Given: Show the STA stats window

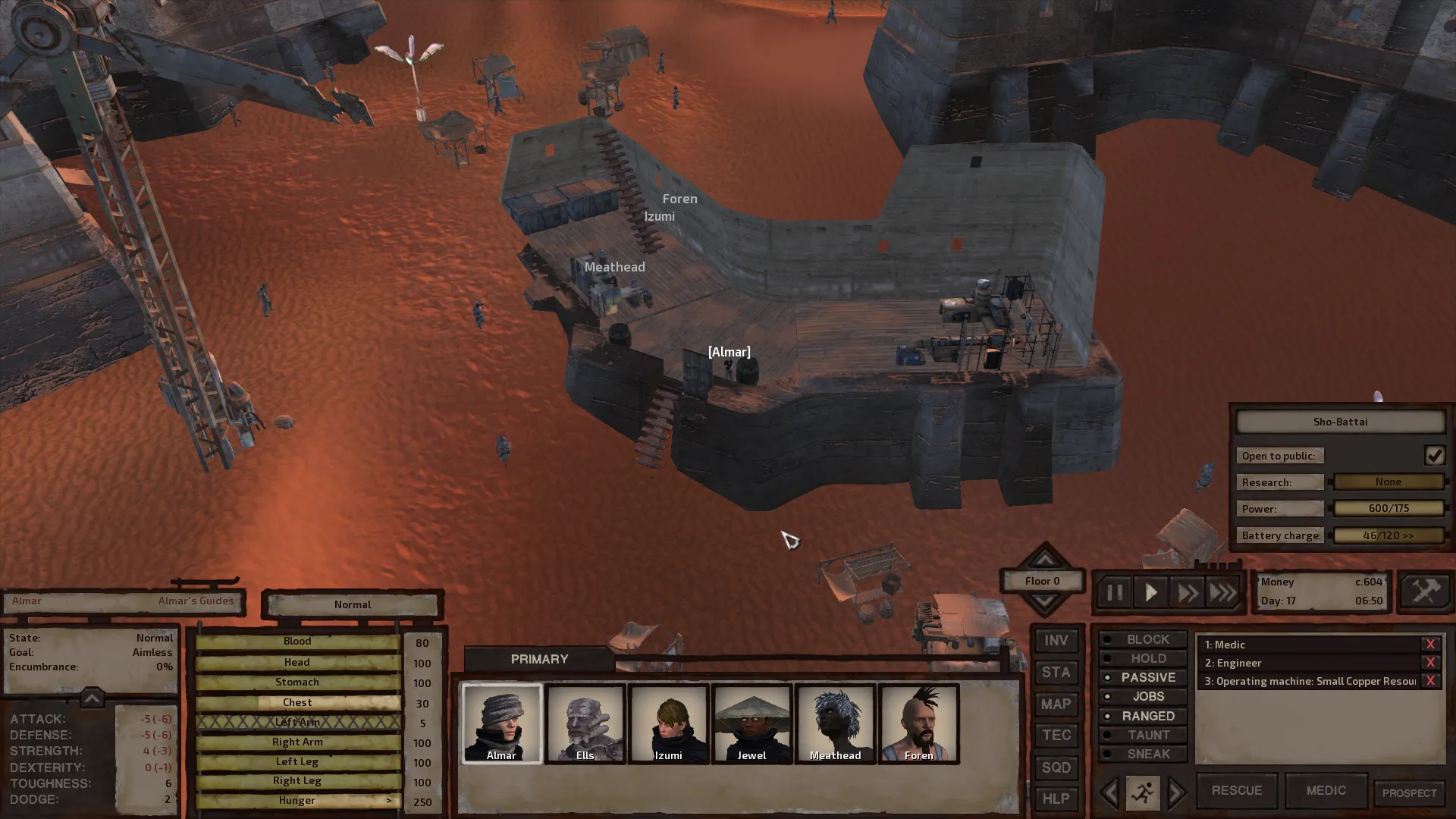Looking at the screenshot, I should (1056, 673).
